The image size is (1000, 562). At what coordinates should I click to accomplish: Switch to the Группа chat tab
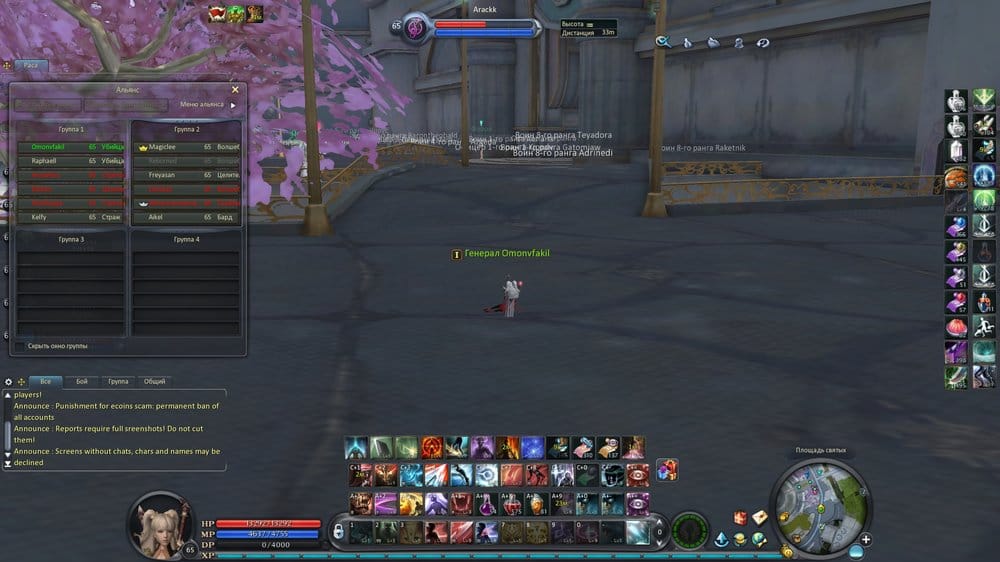pos(118,382)
